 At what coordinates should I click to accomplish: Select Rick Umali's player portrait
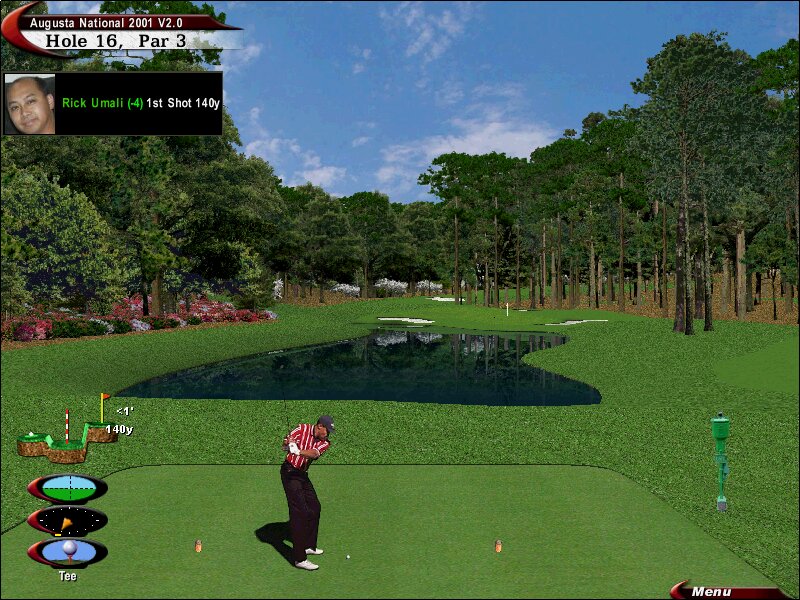30,104
